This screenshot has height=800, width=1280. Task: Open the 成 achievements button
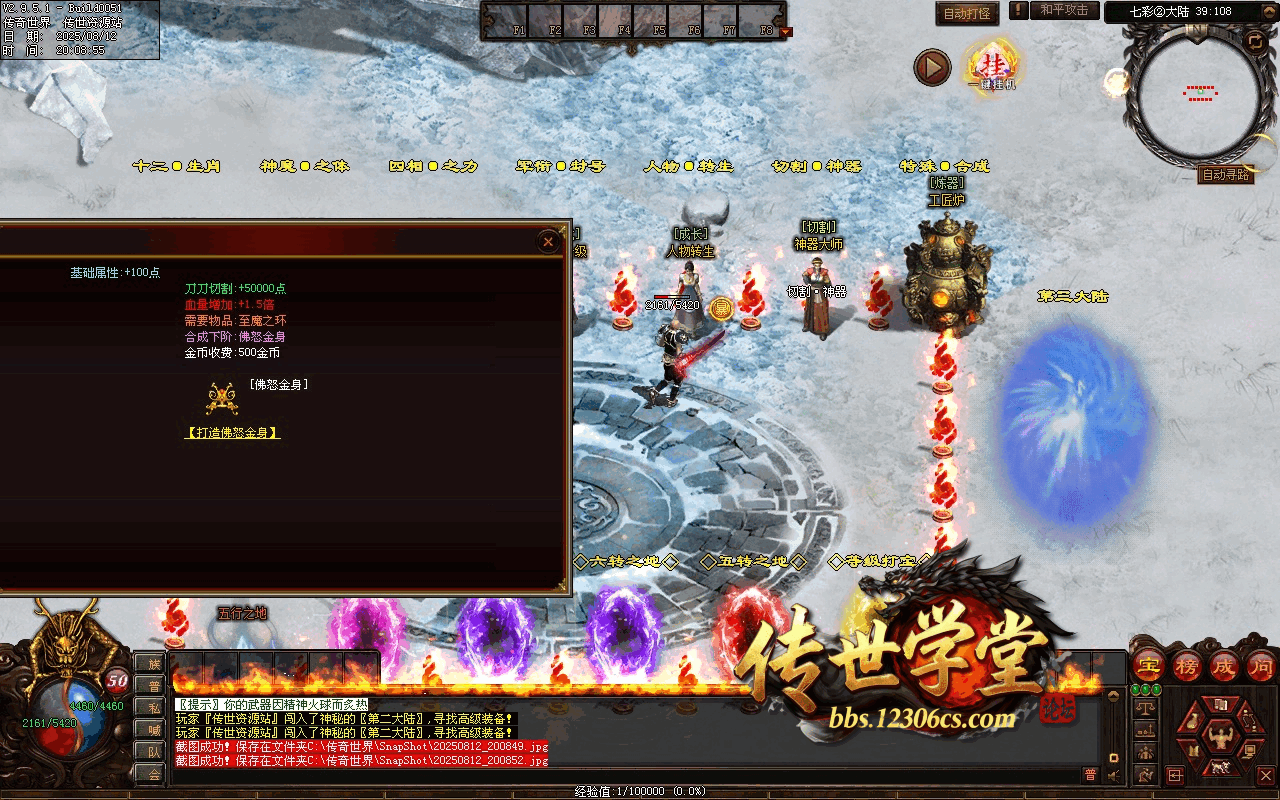(1223, 665)
